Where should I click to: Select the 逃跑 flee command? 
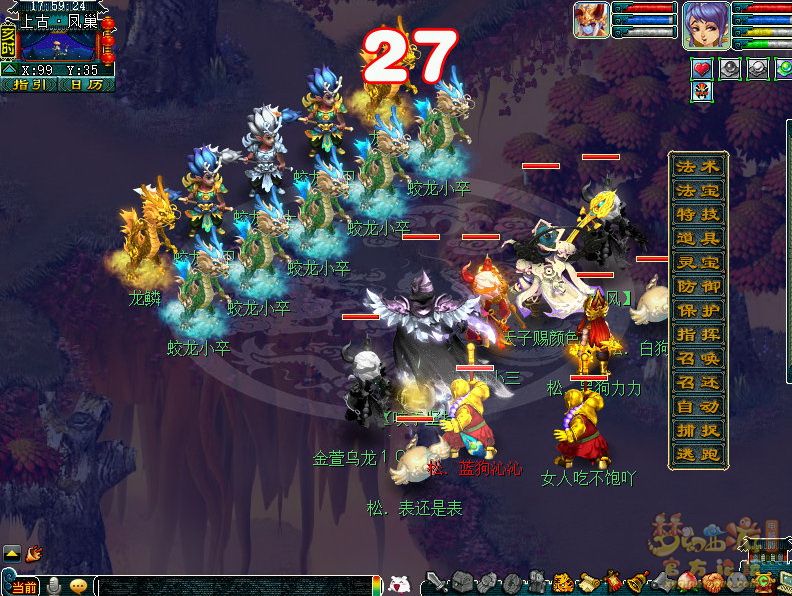click(x=698, y=455)
